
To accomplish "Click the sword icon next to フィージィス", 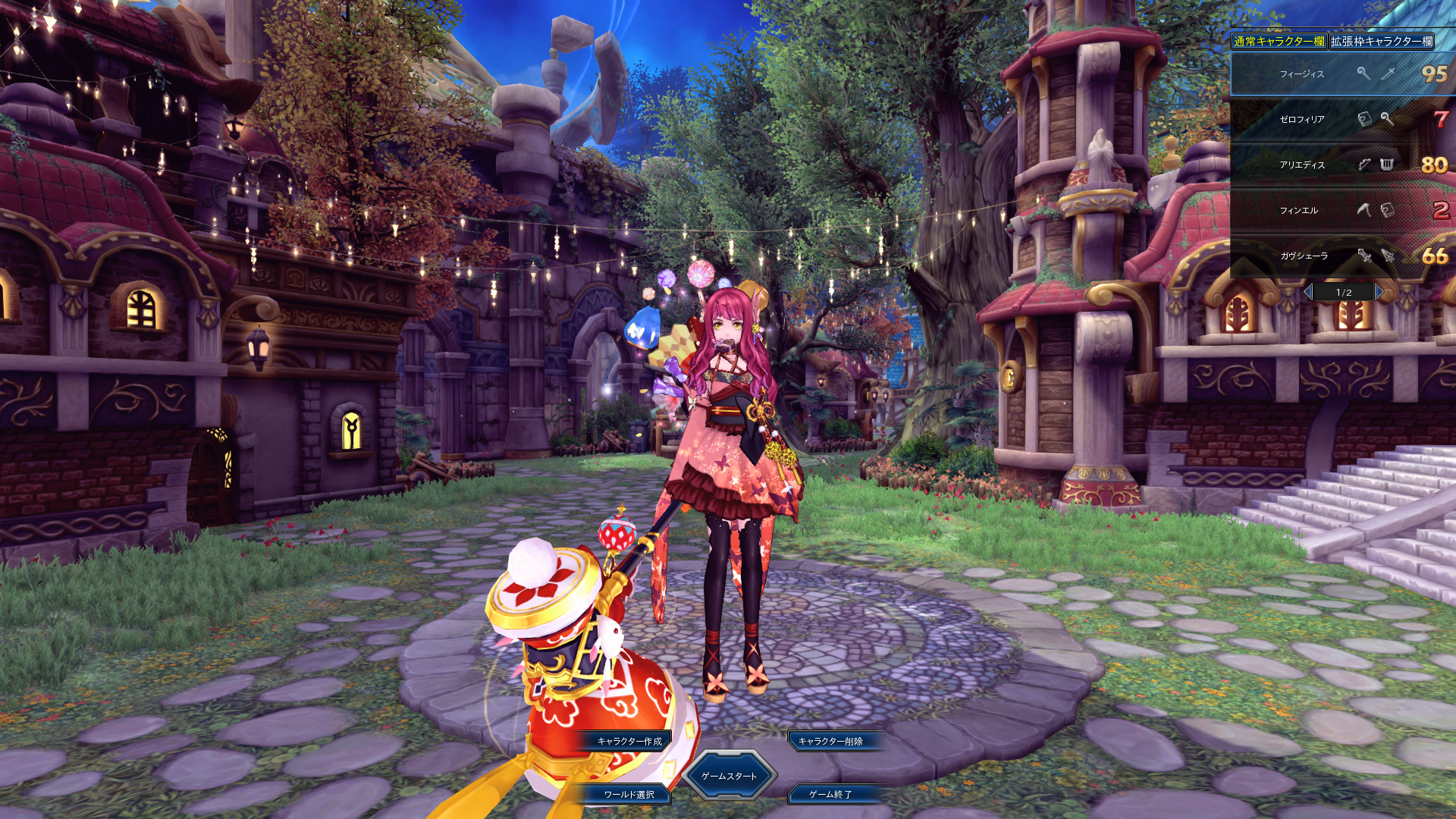I will point(1388,73).
